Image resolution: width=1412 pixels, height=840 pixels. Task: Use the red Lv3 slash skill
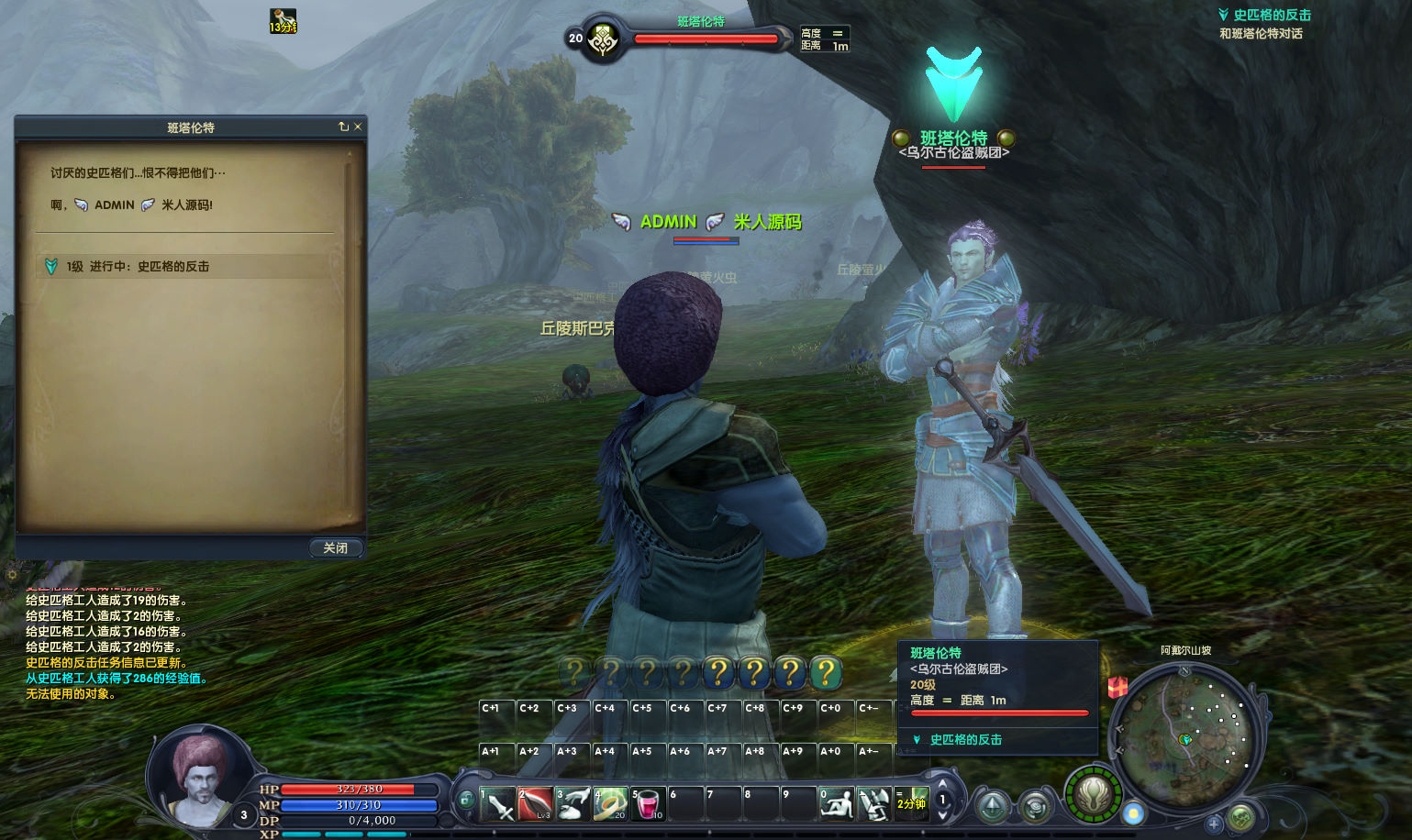pyautogui.click(x=536, y=804)
